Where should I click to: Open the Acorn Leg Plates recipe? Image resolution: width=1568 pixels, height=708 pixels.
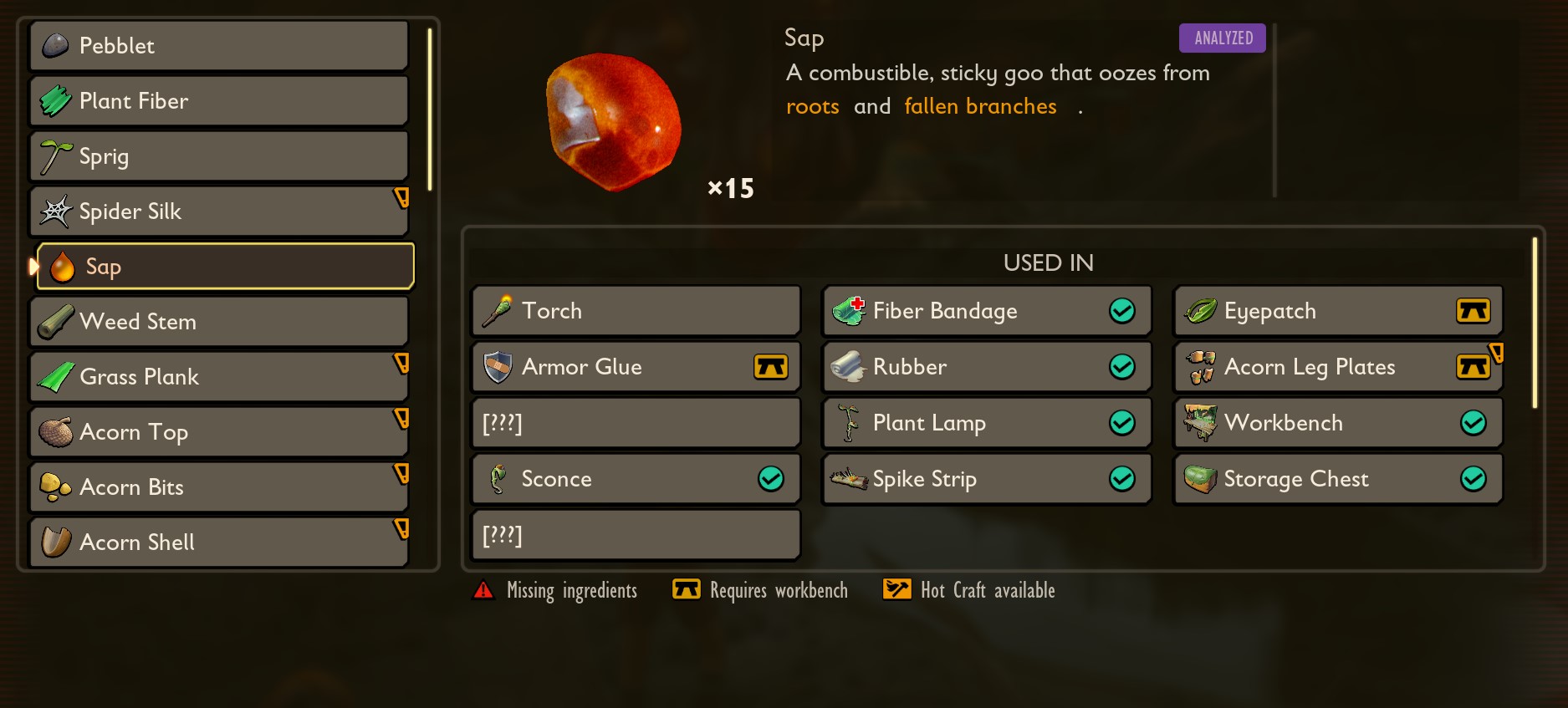[x=1338, y=367]
